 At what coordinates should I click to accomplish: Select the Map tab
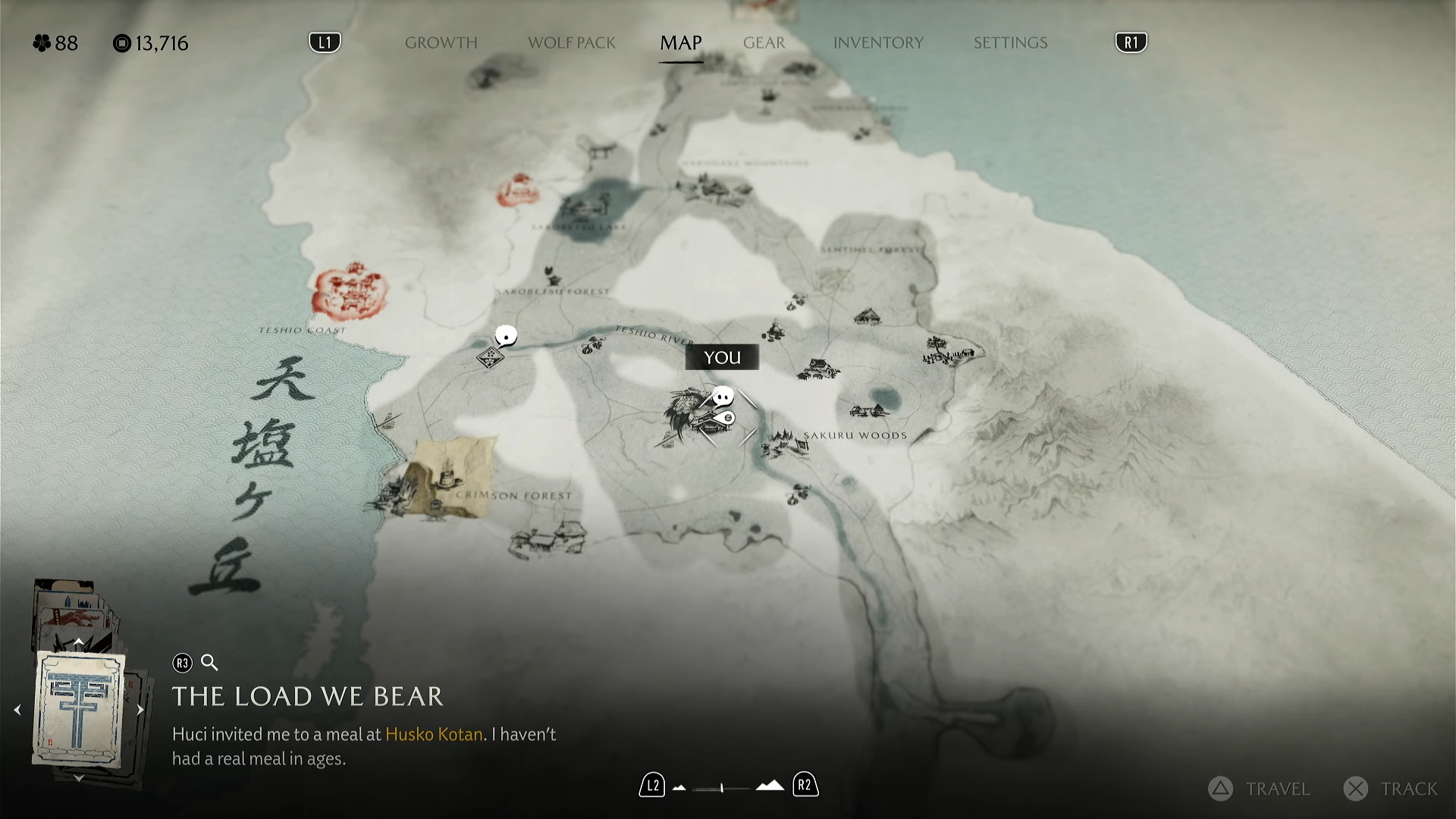[x=680, y=43]
